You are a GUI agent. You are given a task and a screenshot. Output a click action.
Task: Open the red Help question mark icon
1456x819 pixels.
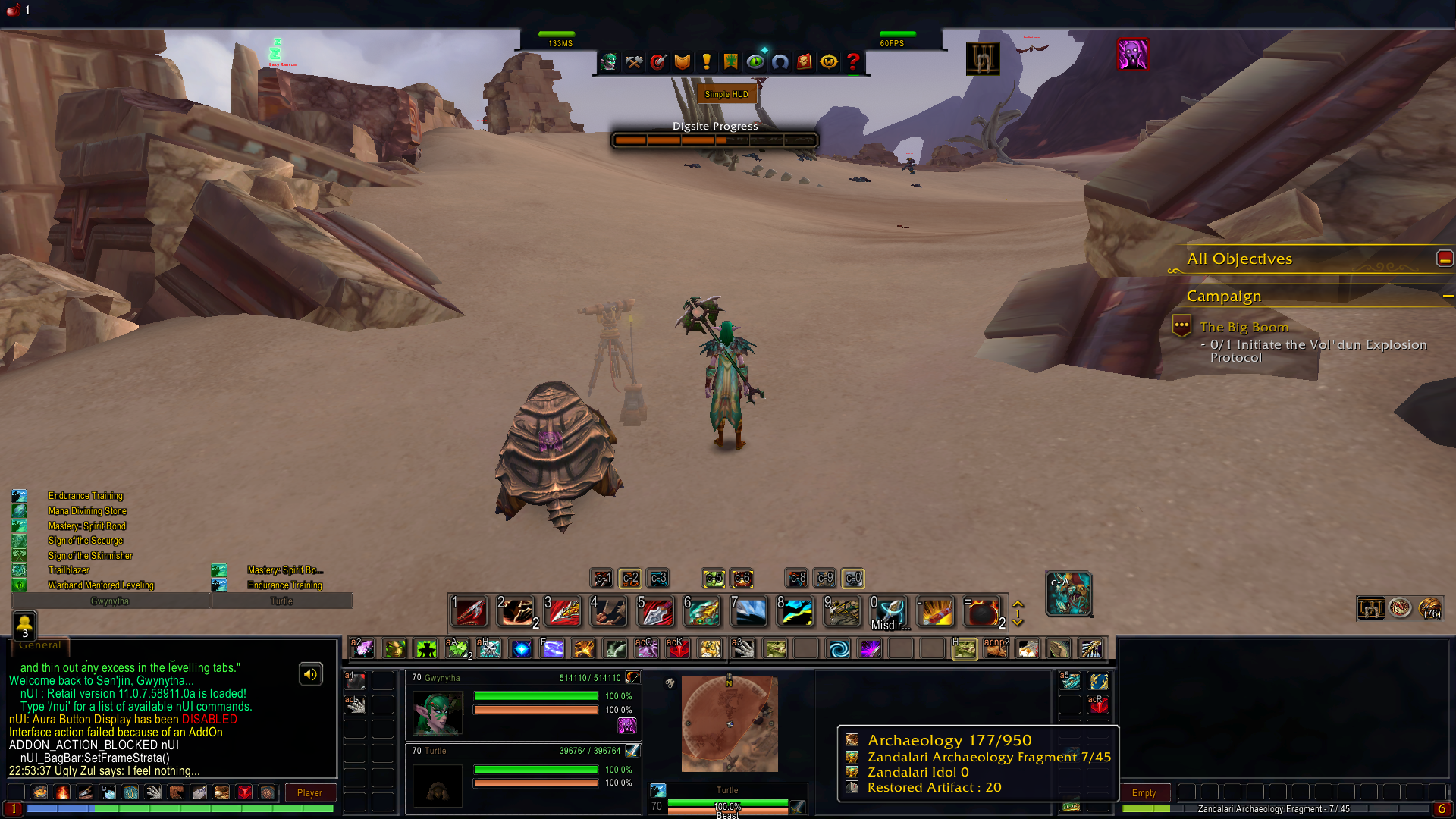tap(853, 62)
